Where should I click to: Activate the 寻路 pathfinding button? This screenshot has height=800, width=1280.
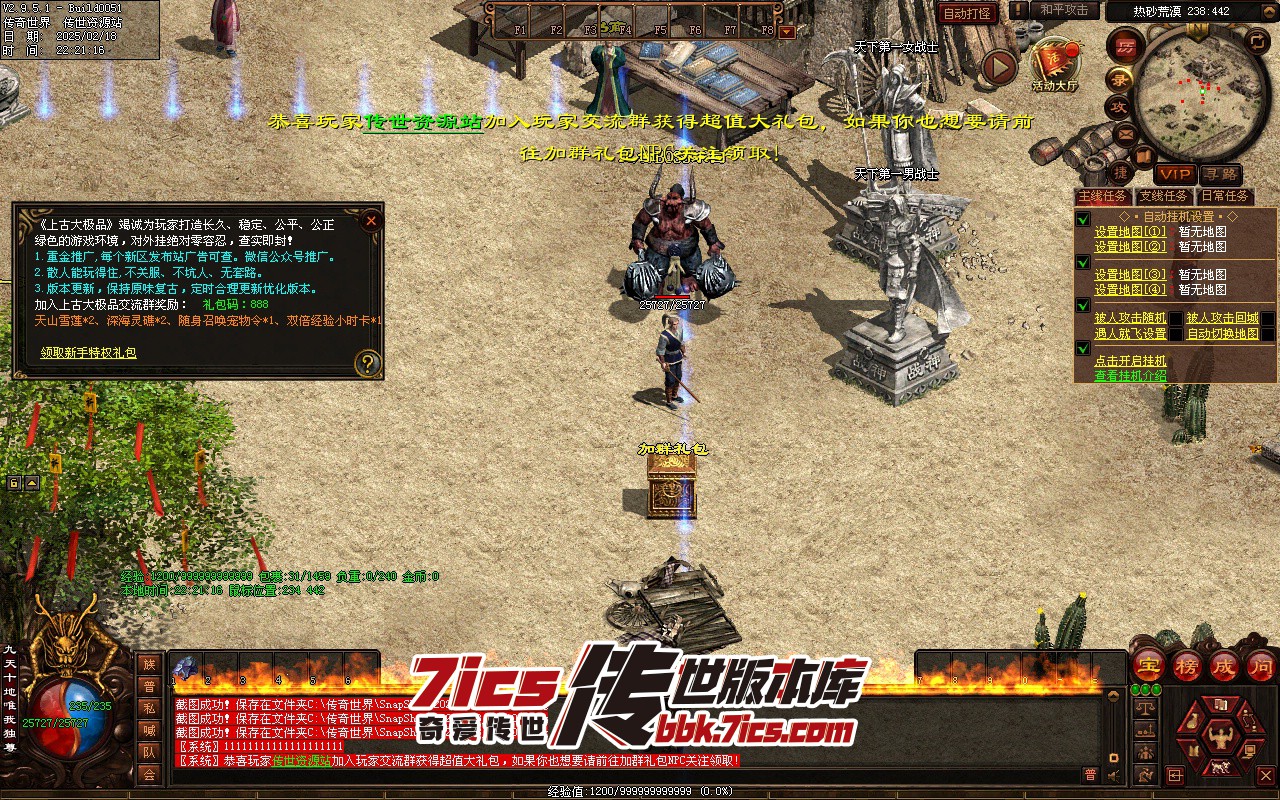click(x=1219, y=175)
